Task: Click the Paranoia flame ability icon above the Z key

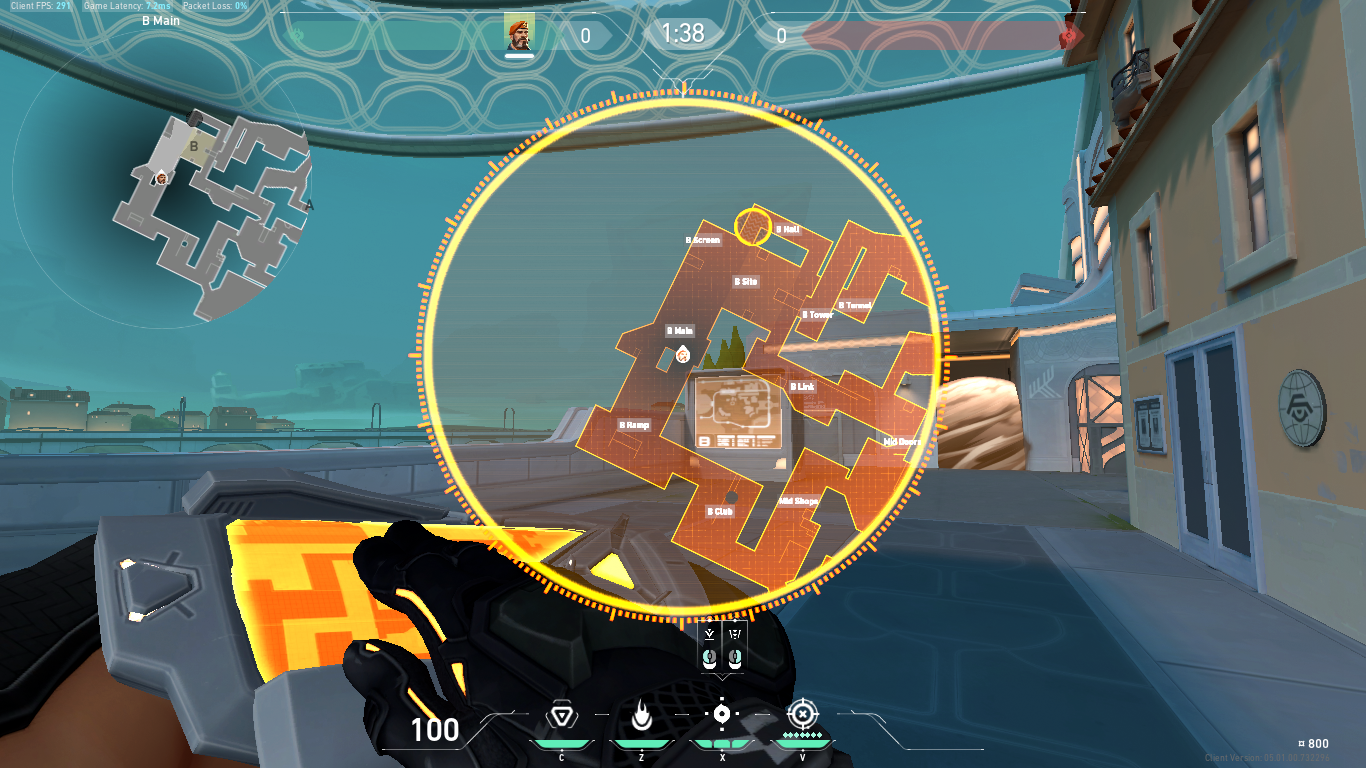Action: [x=641, y=716]
